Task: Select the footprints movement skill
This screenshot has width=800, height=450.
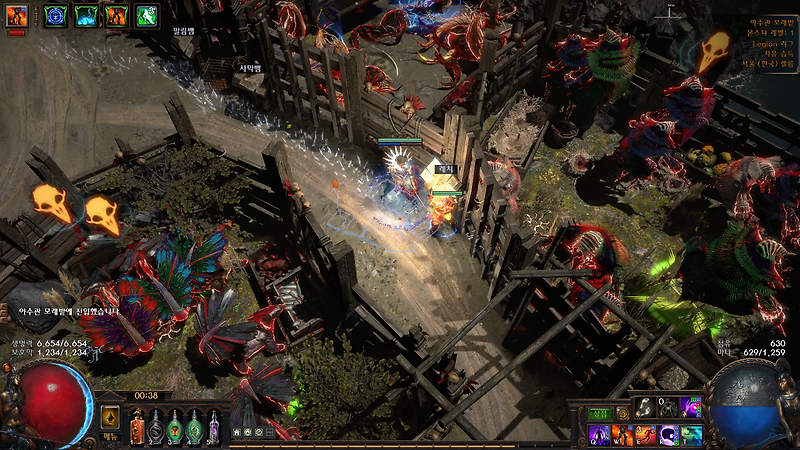Action: [645, 408]
